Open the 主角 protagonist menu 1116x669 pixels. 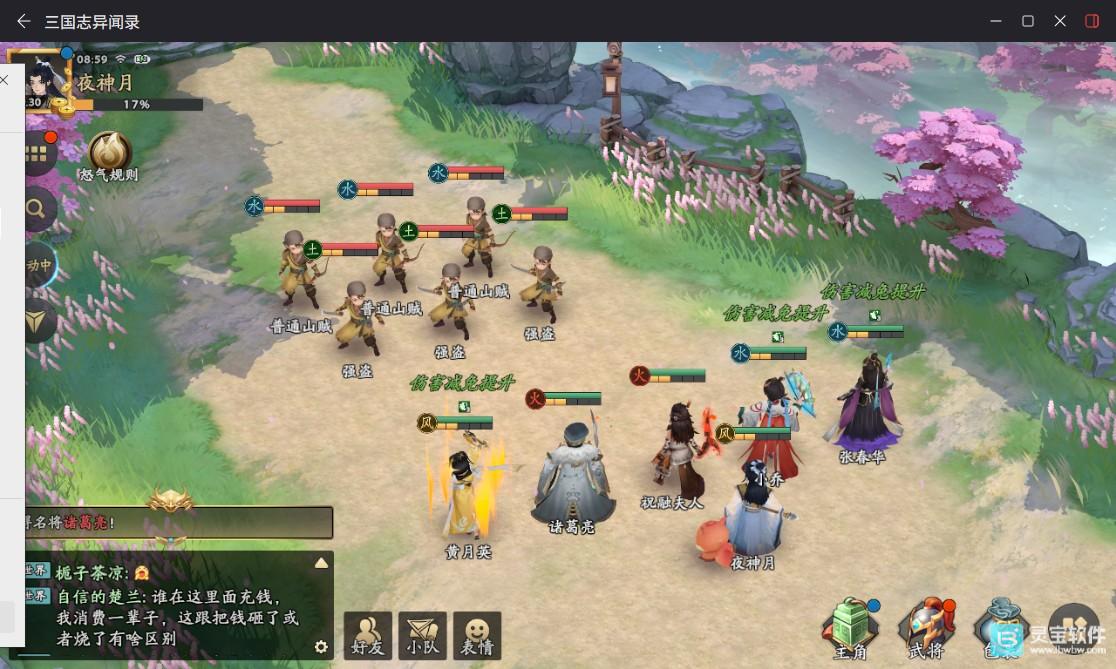point(849,628)
